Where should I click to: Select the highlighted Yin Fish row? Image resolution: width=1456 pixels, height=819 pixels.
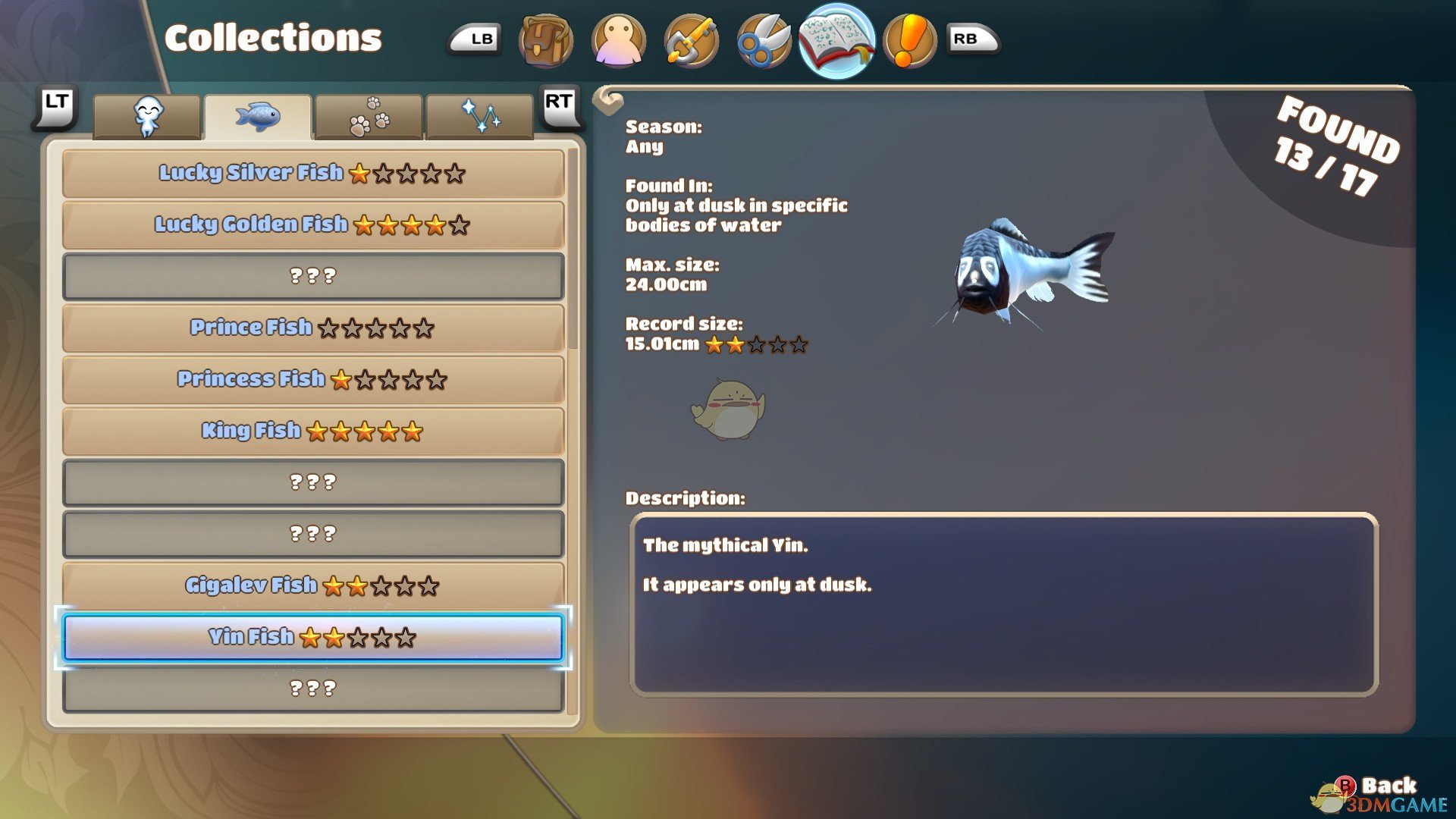point(312,637)
